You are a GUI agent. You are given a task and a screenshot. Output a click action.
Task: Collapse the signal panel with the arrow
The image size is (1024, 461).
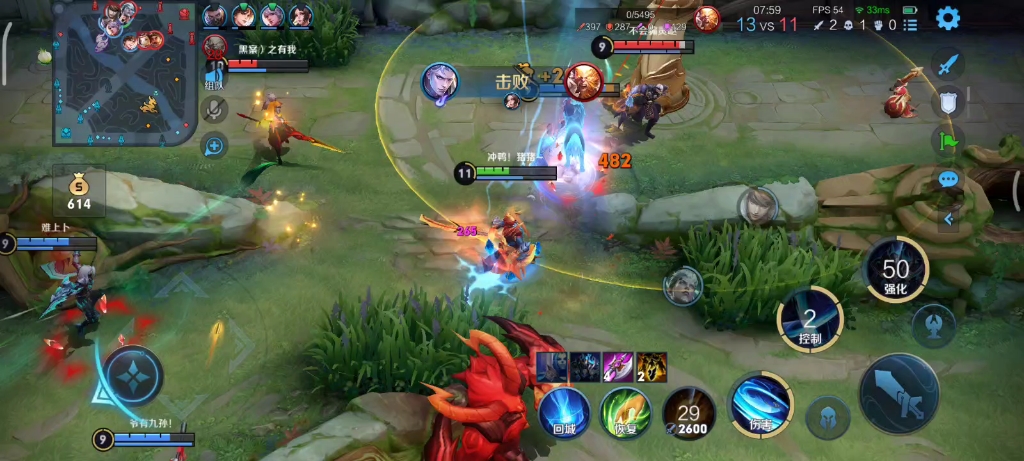(x=948, y=217)
